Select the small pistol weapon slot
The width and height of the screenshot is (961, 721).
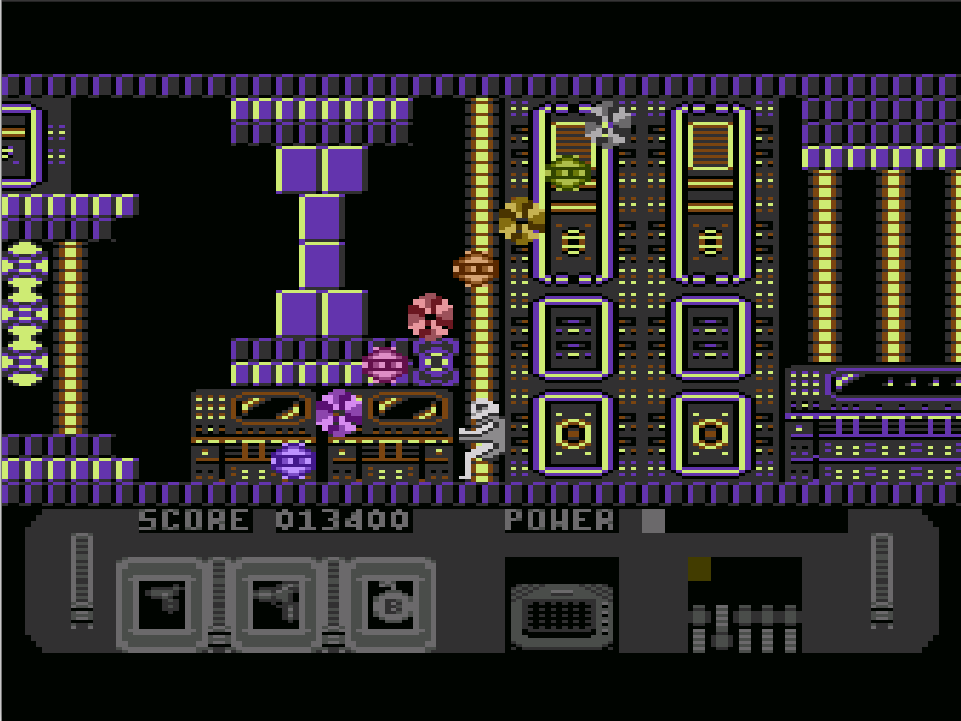click(162, 603)
